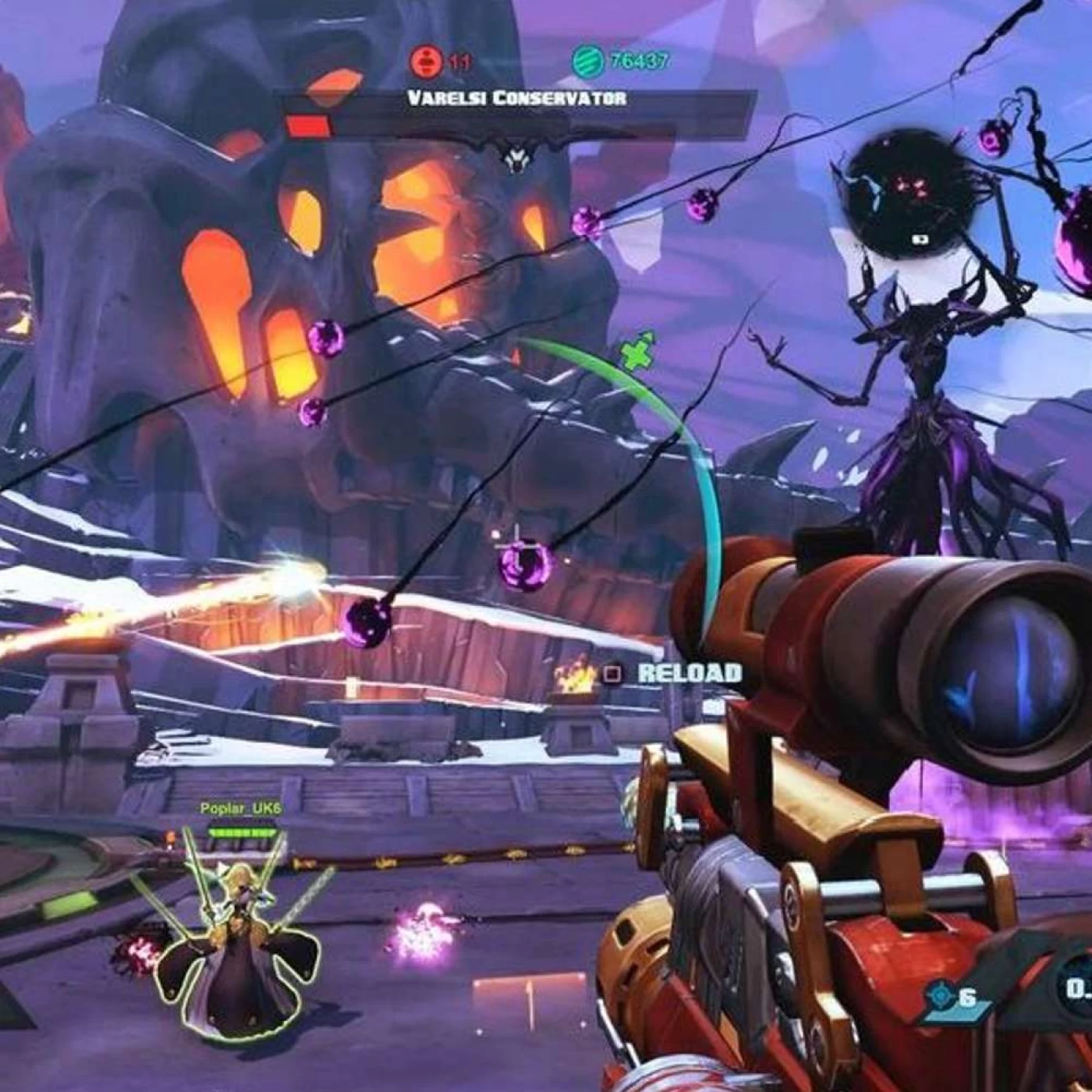Select the Poplar_UK6 teammate nameplate
The image size is (1092, 1092).
point(240,809)
